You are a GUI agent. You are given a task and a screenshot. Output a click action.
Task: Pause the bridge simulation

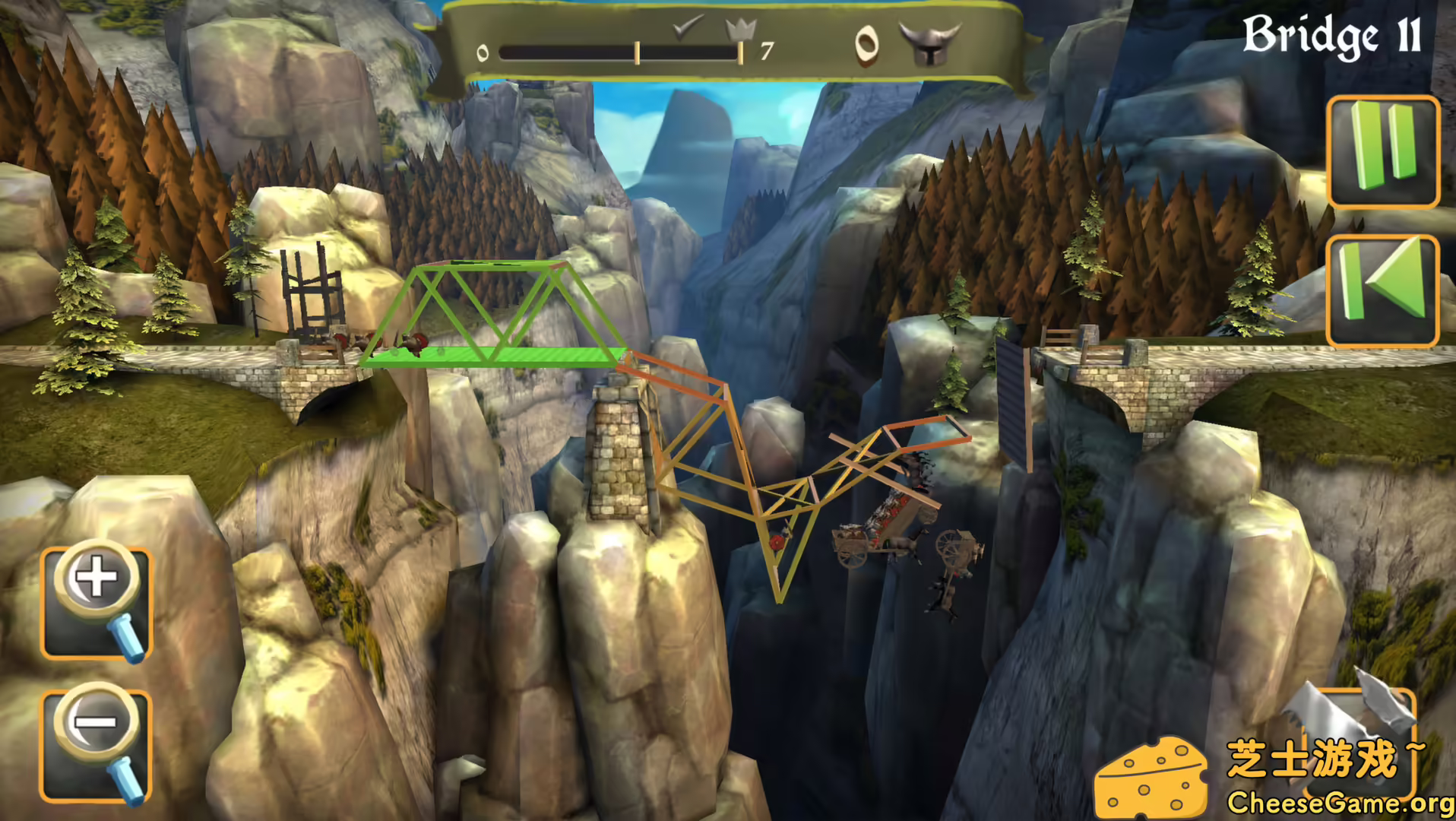click(x=1385, y=148)
